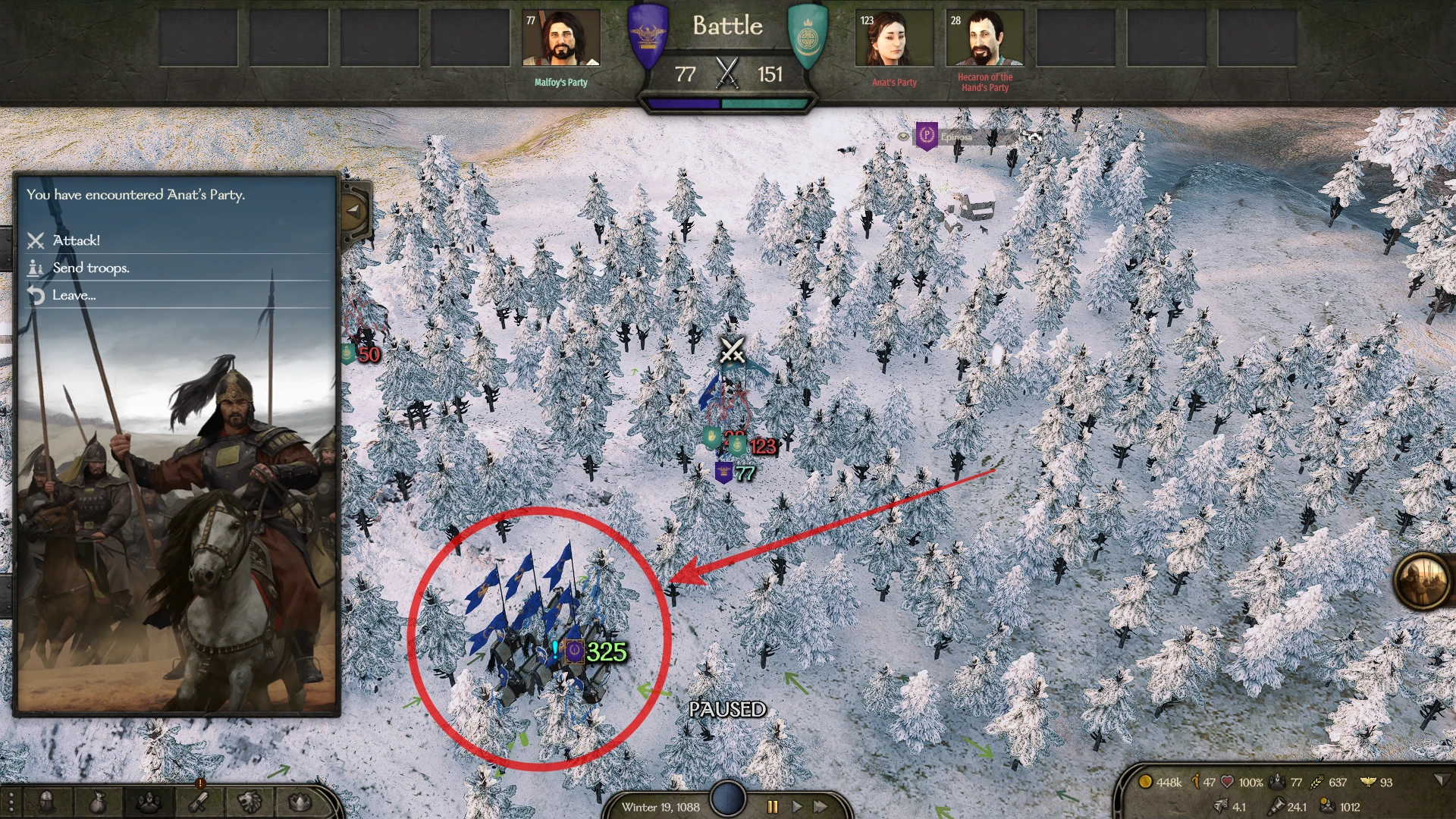Open the quests scroll menu
1456x819 pixels.
point(199,802)
